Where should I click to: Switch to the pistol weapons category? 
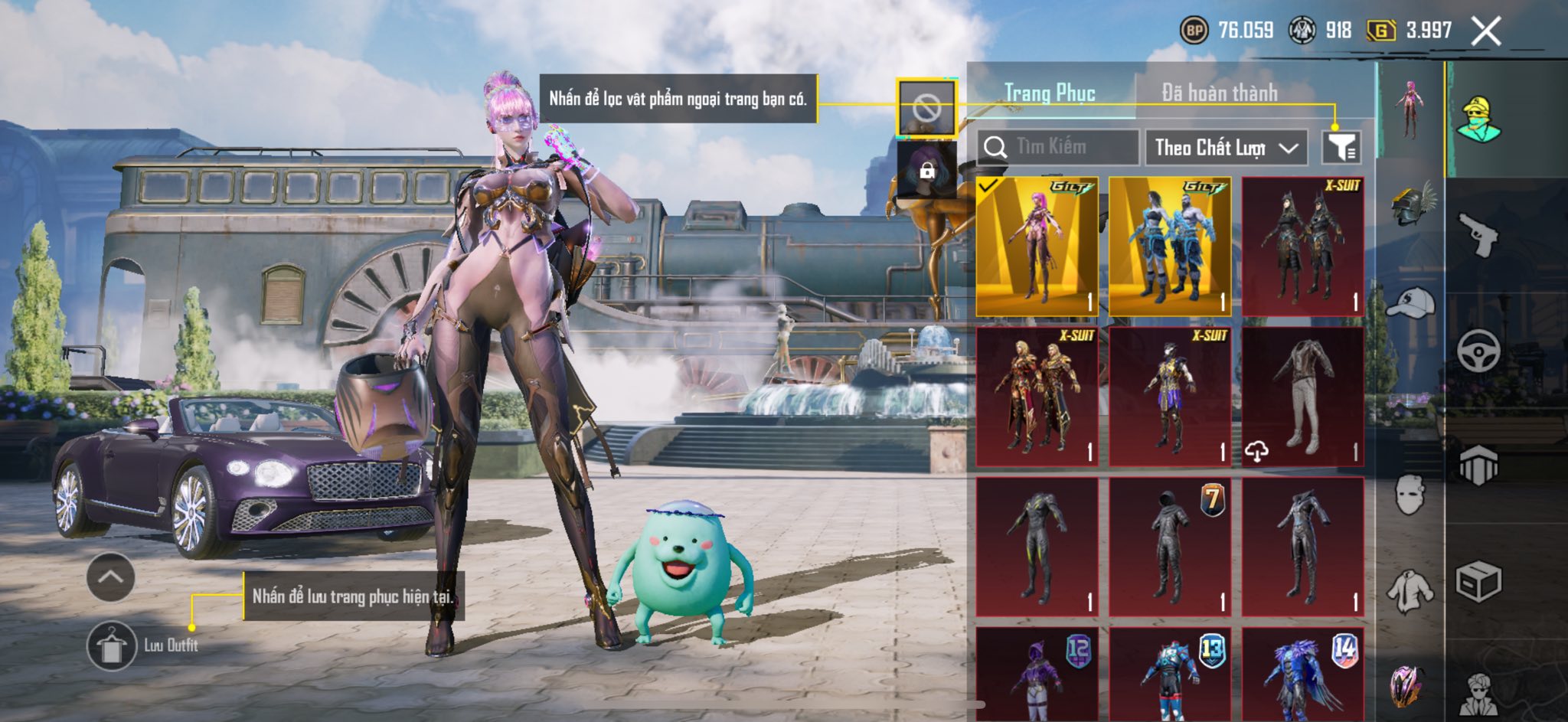coord(1478,234)
